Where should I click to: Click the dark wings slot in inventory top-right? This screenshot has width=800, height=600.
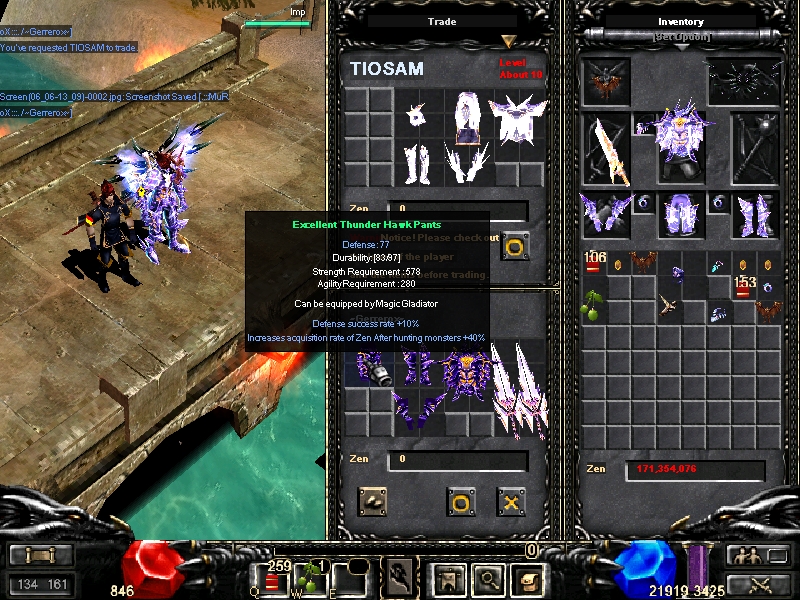[x=743, y=82]
